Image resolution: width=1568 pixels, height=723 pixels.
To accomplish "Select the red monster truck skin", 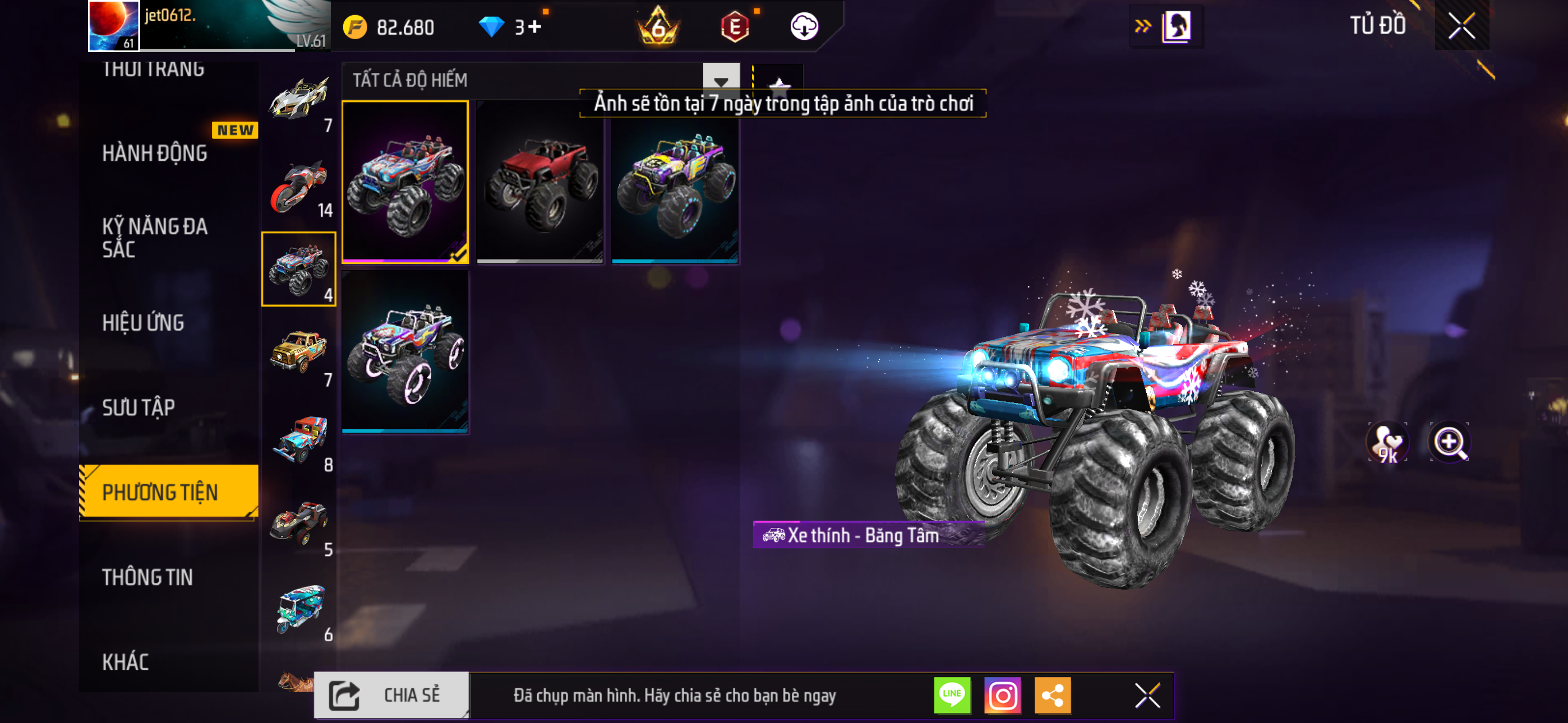I will point(539,183).
